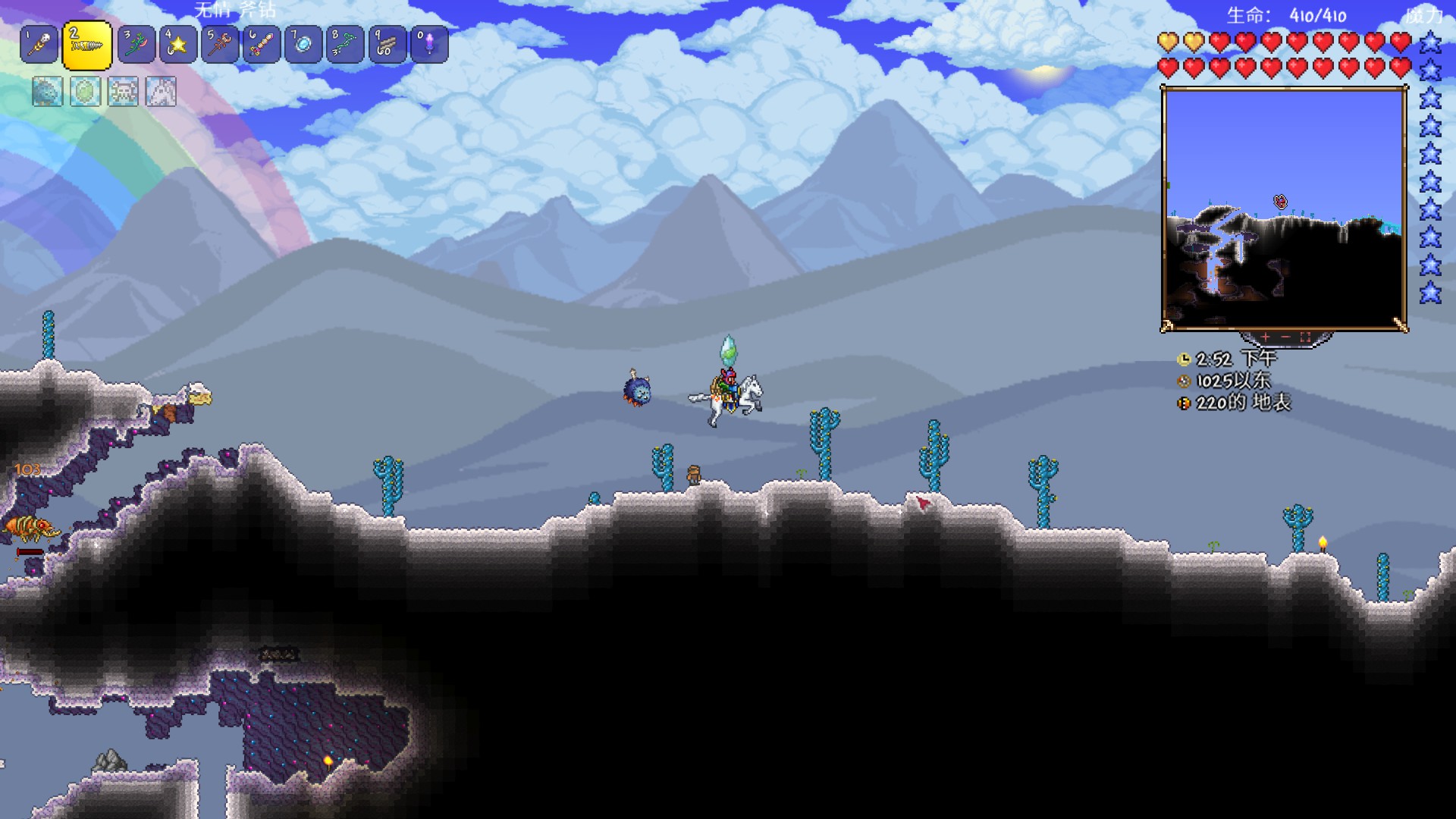Zoom in the minimap with plus button
The width and height of the screenshot is (1456, 819).
[x=1265, y=337]
